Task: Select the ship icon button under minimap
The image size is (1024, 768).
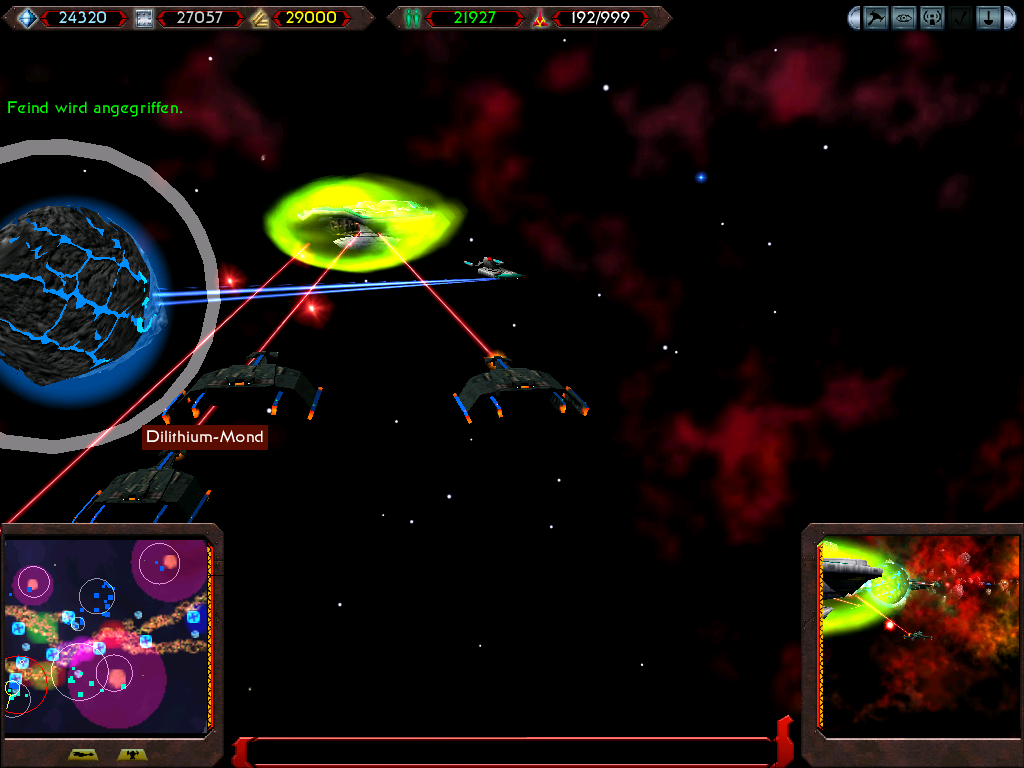Action: (83, 755)
